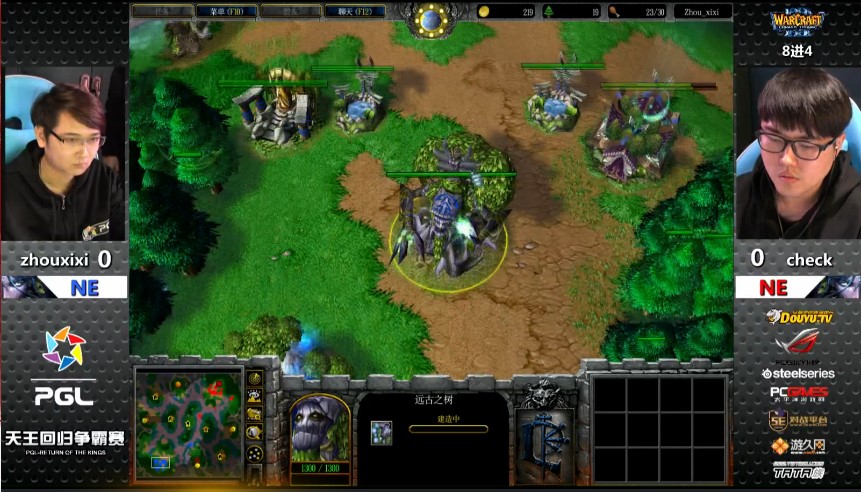Image resolution: width=861 pixels, height=492 pixels.
Task: Activate the minimap signal ping button
Action: pyautogui.click(x=256, y=379)
